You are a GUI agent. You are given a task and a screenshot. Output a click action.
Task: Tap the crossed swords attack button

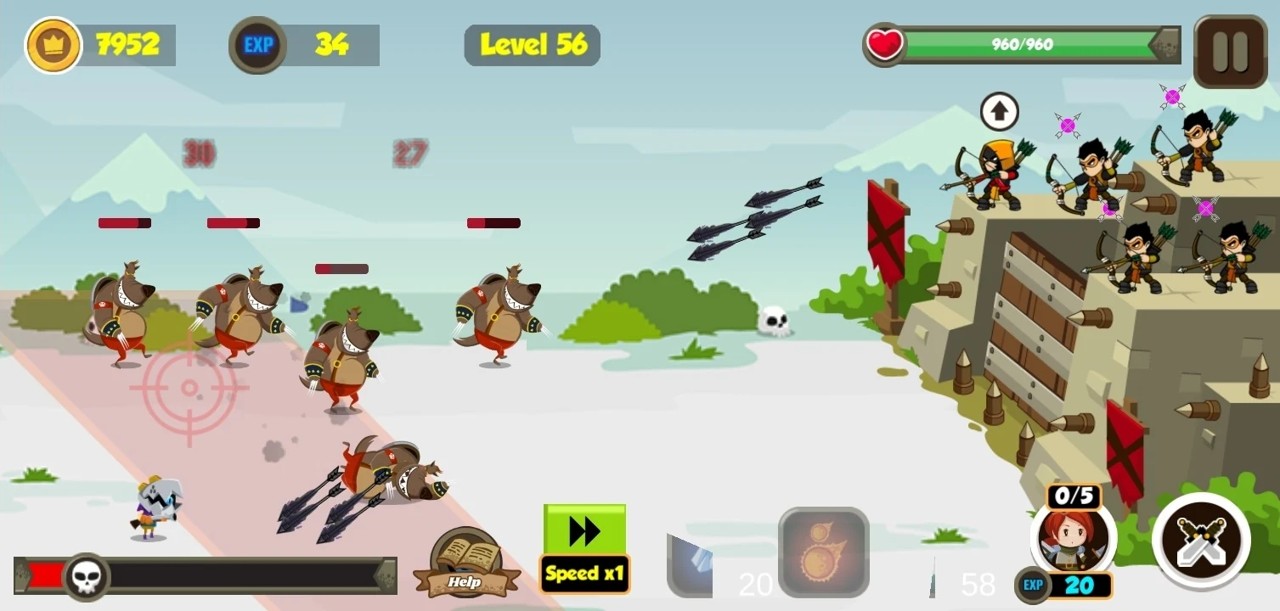[x=1201, y=541]
